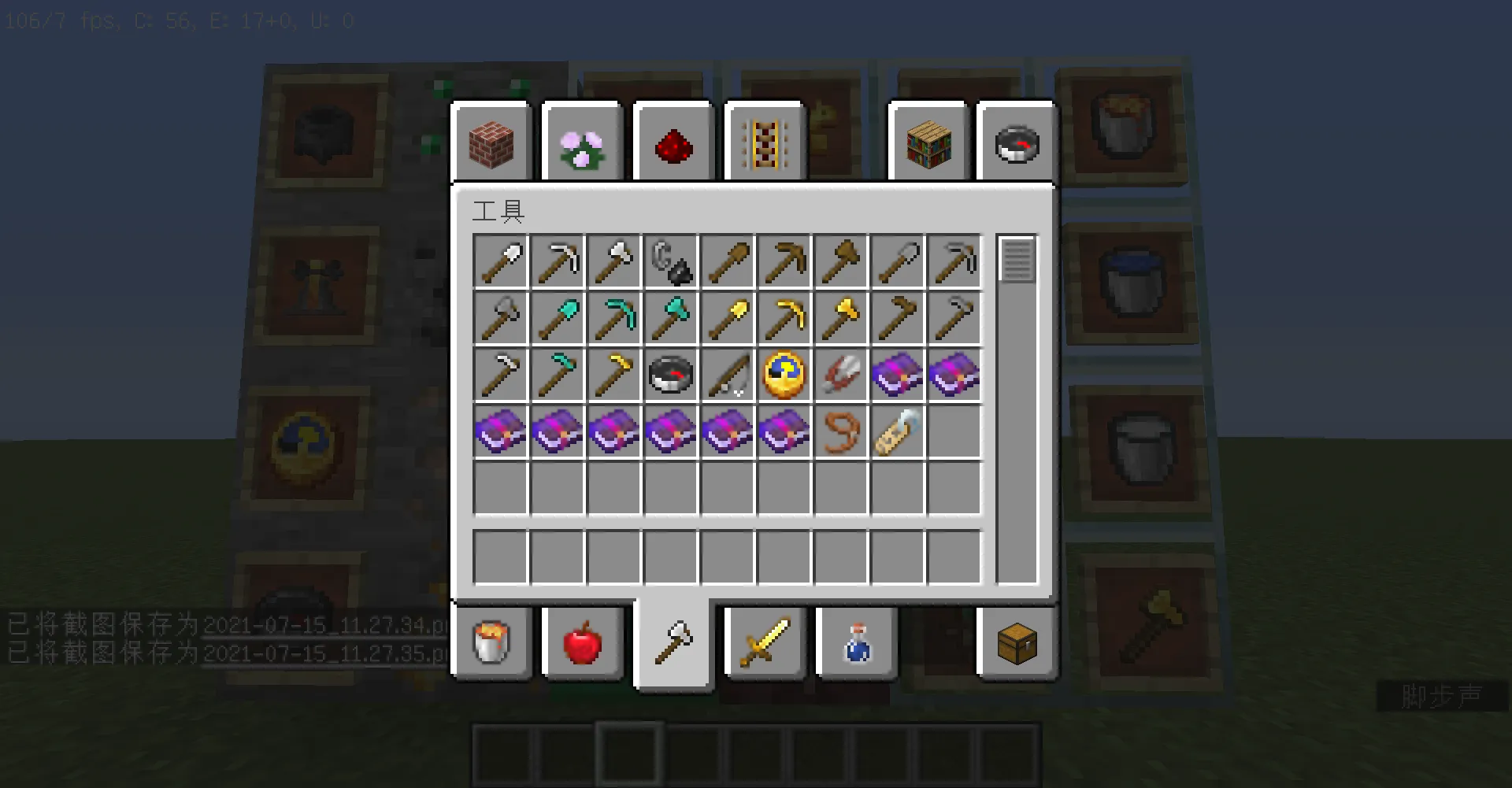Select the diamond axe
Image resolution: width=1512 pixels, height=788 pixels.
point(672,318)
